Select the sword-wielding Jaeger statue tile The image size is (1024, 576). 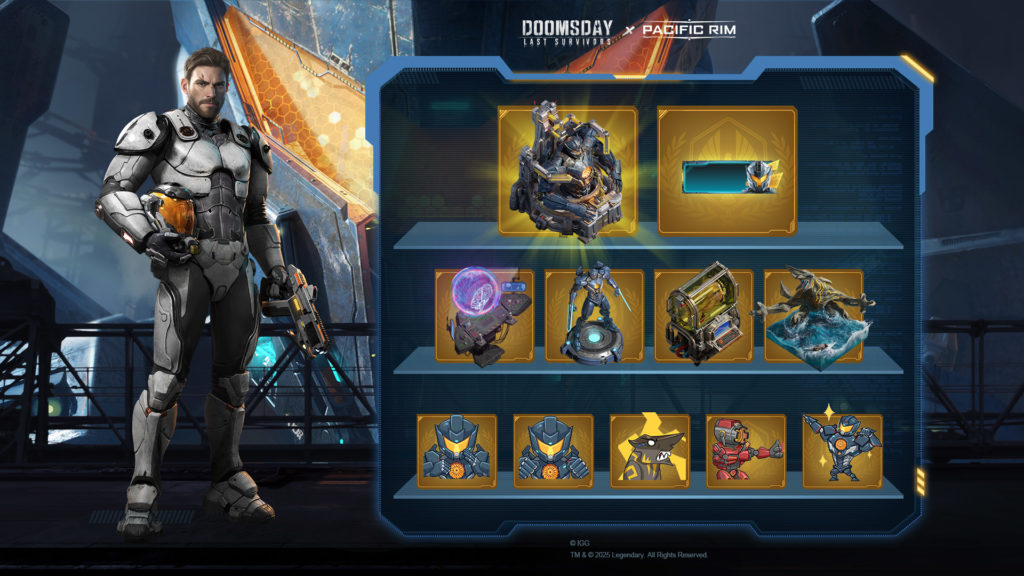click(594, 315)
